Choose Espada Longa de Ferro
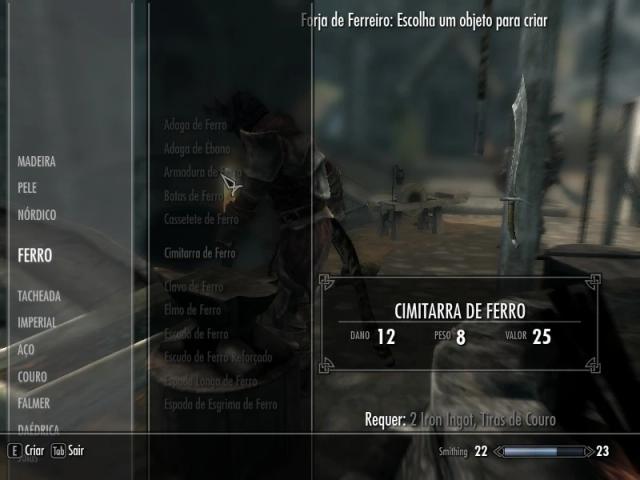The height and width of the screenshot is (480, 640). click(210, 381)
